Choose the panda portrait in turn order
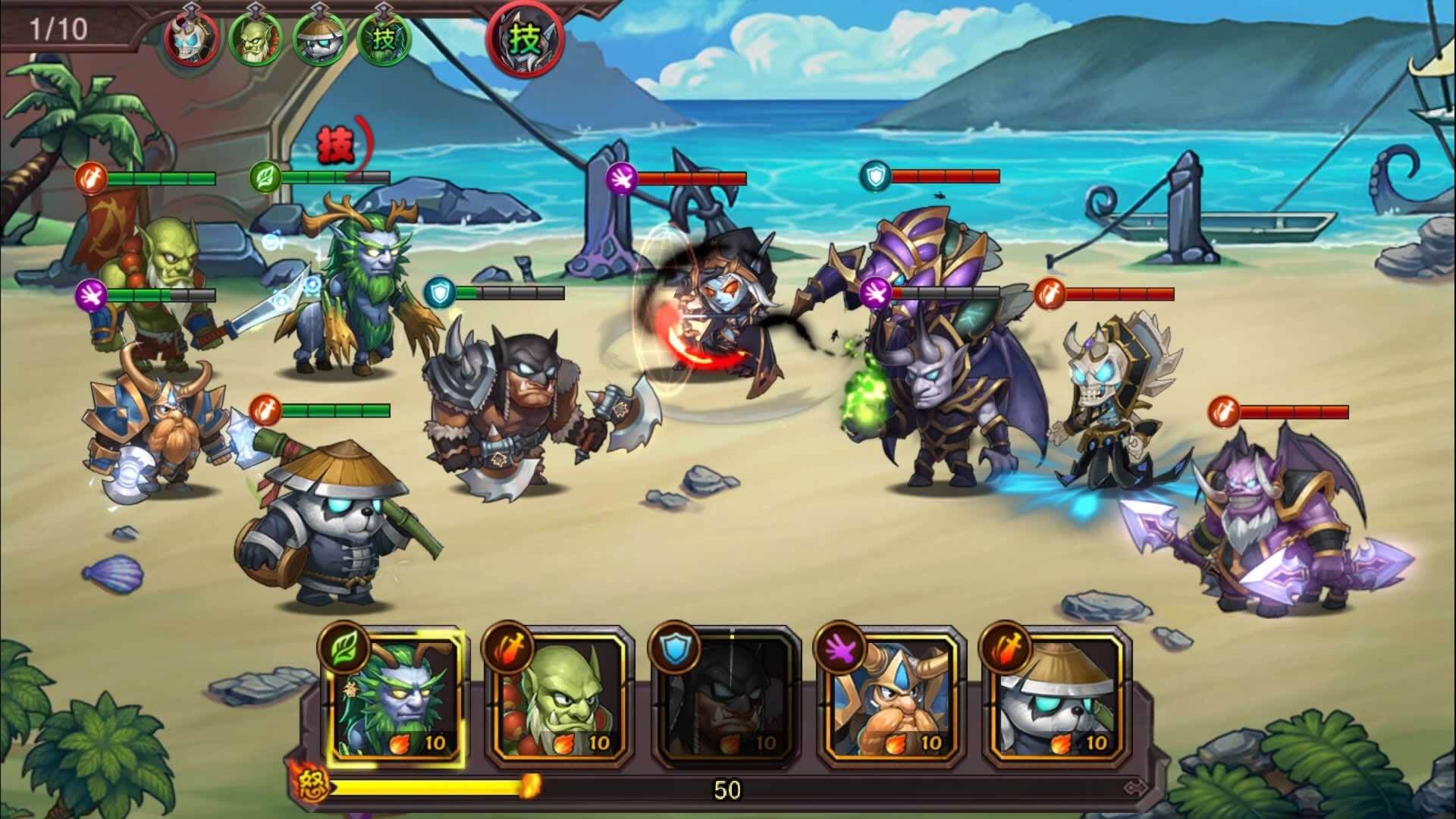This screenshot has height=819, width=1456. [320, 38]
